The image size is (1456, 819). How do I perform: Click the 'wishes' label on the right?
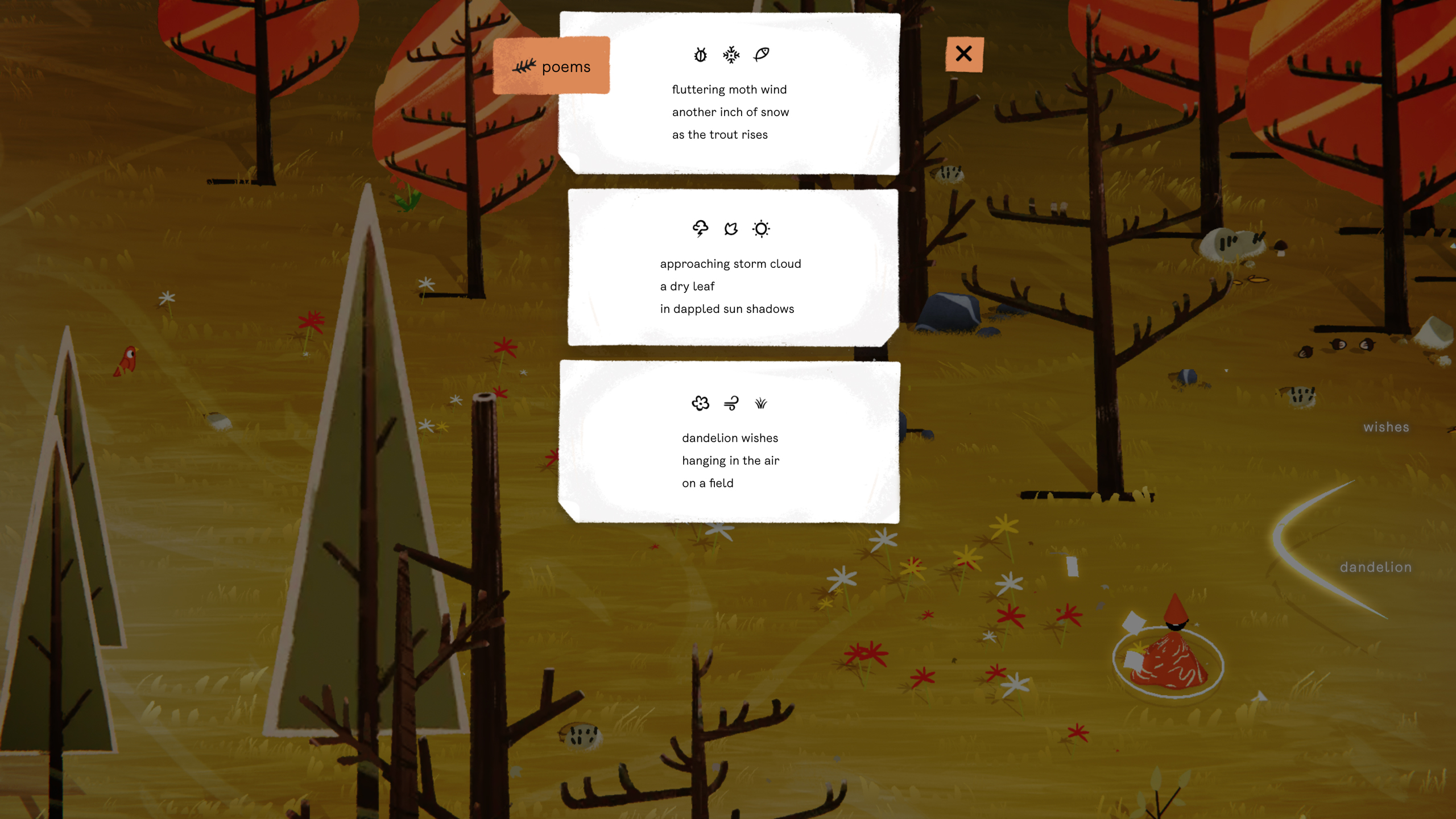[x=1386, y=427]
